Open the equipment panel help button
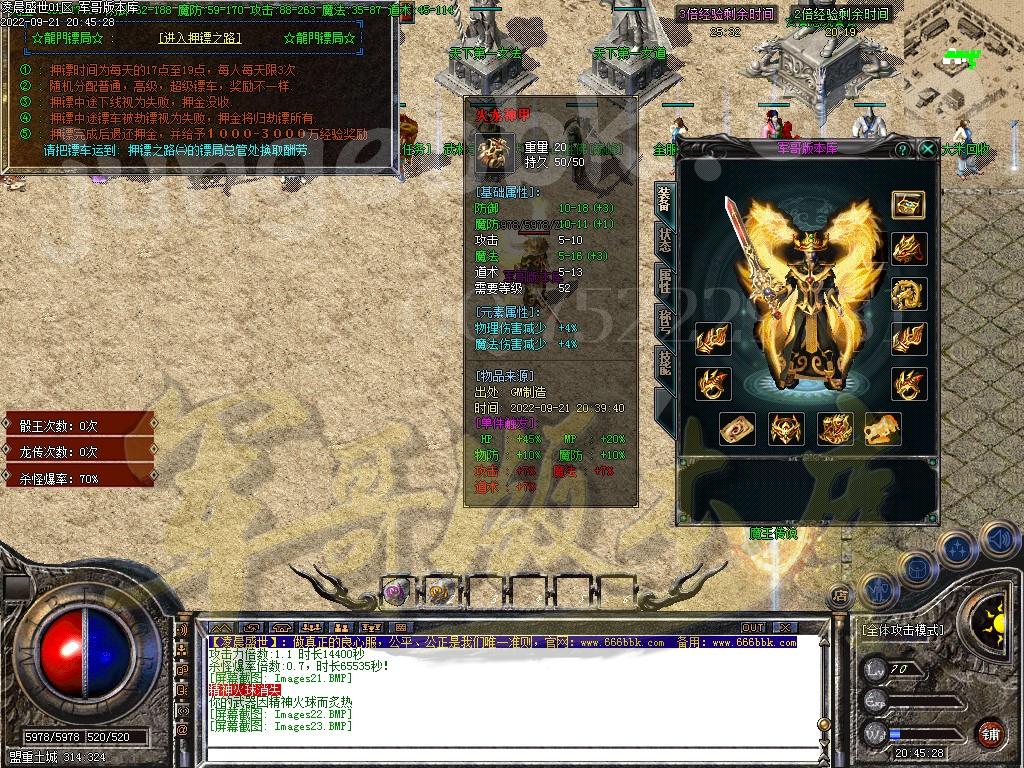 (x=903, y=149)
